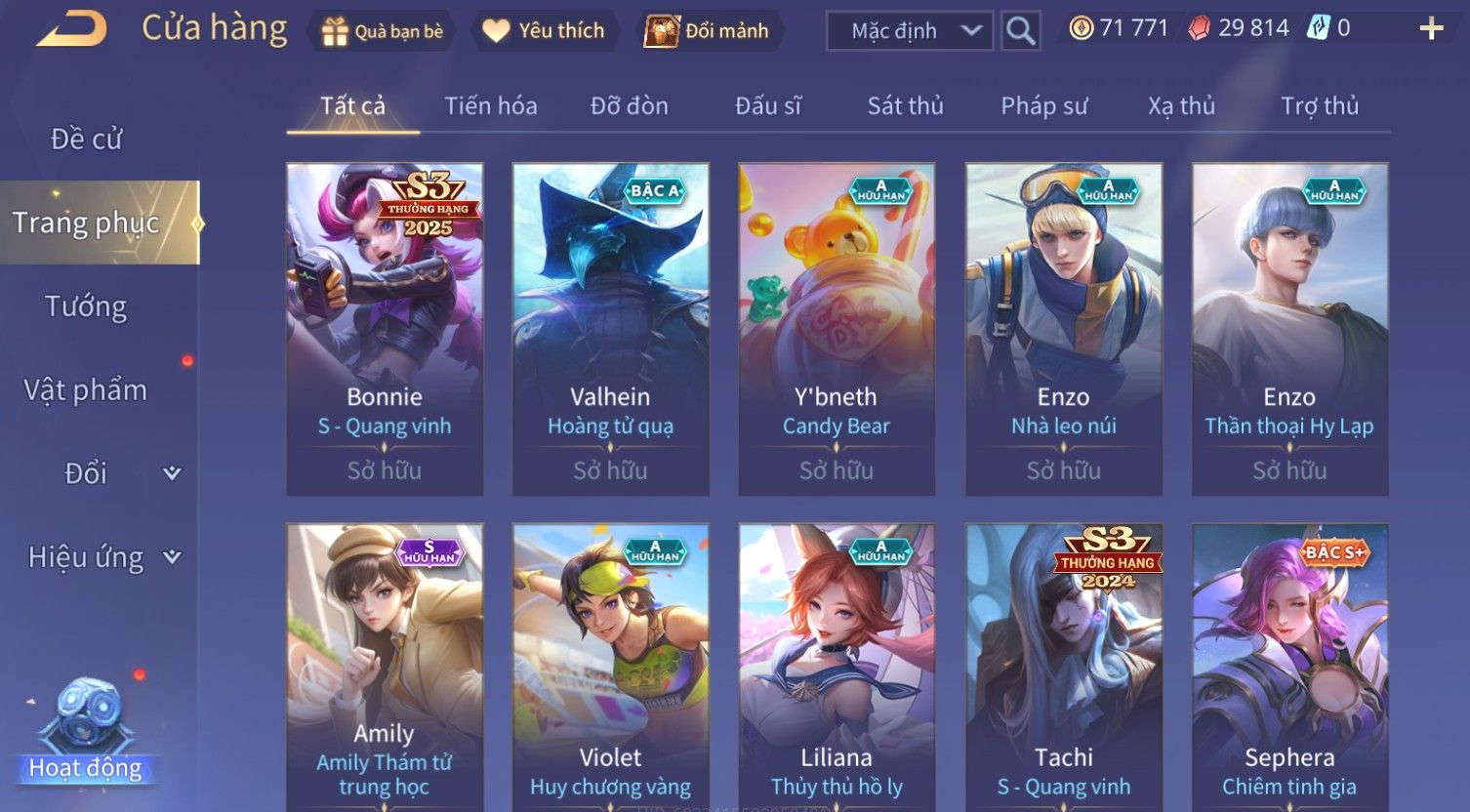Select Tướng in the side menu
1470x812 pixels.
(x=86, y=306)
